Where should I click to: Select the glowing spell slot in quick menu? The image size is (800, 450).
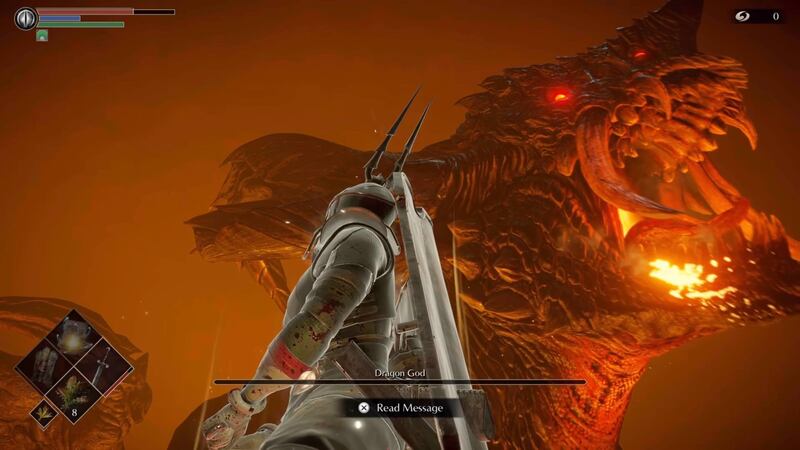[x=75, y=344]
